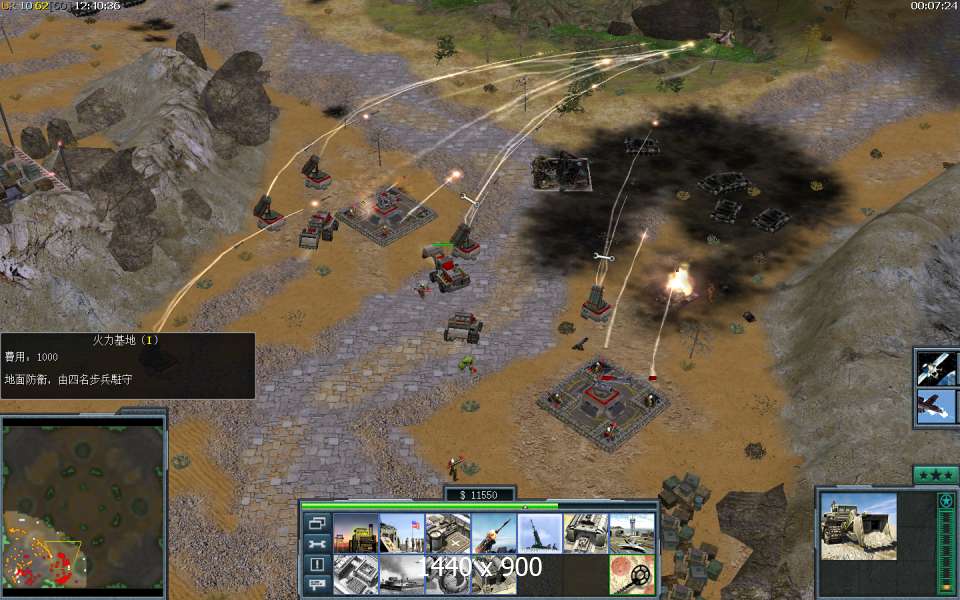
Task: Activate the spy satellite power shortcut
Action: pos(937,367)
